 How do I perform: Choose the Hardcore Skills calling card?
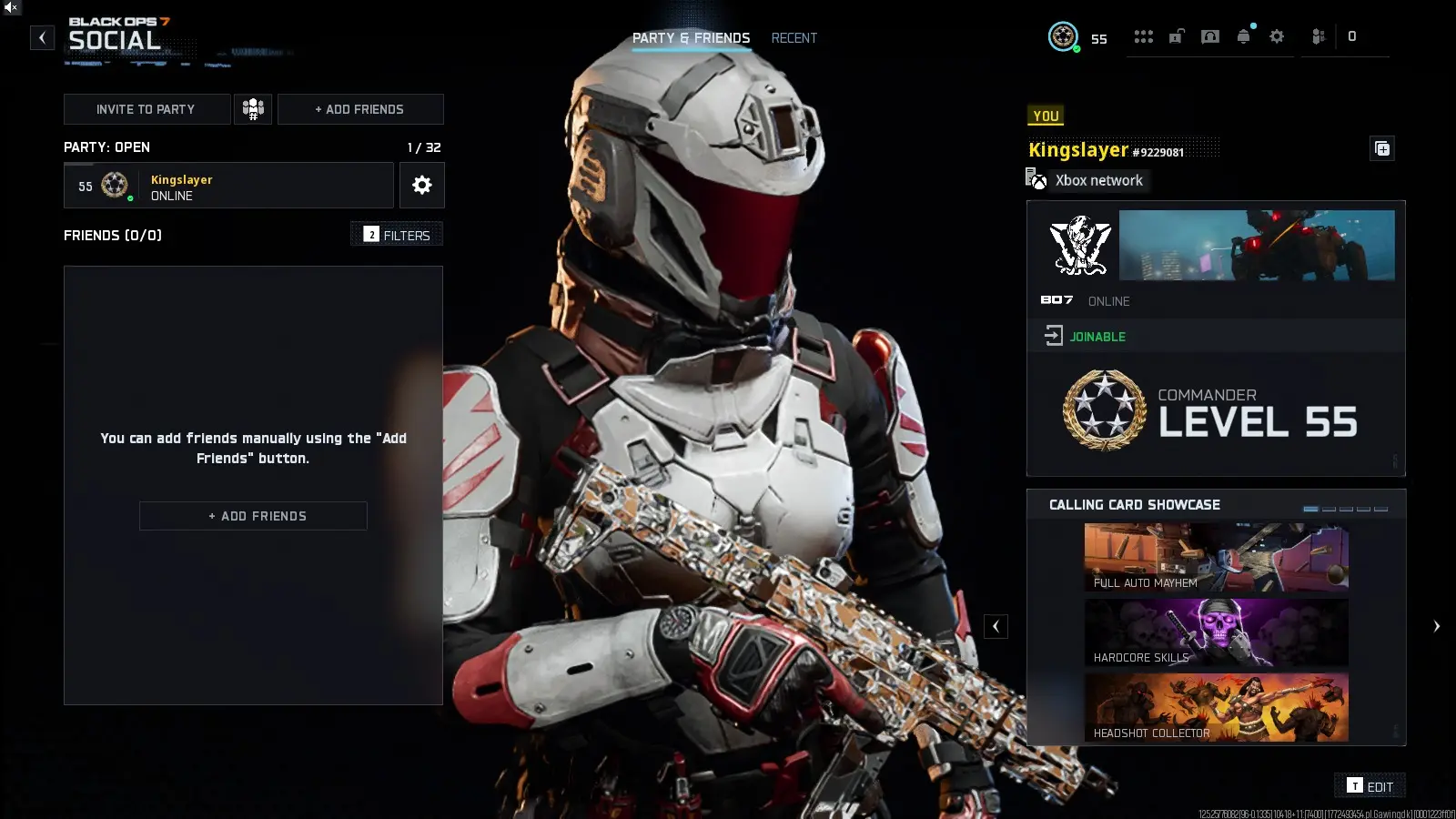[1216, 632]
